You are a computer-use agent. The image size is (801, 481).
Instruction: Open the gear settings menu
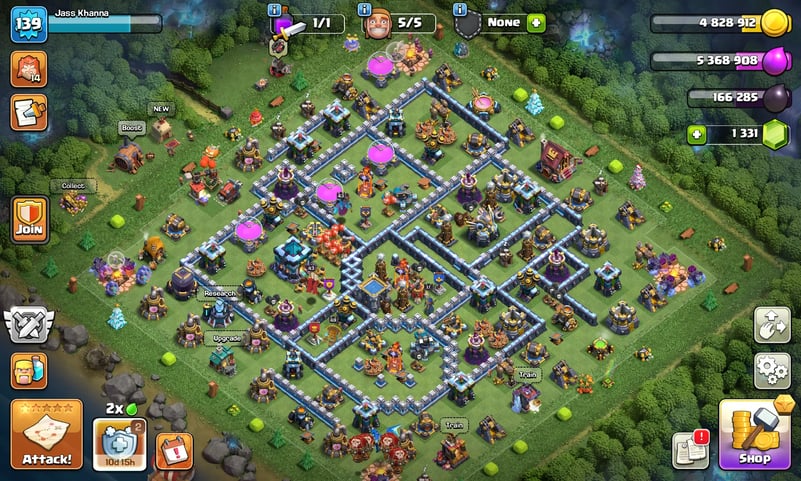click(x=772, y=369)
